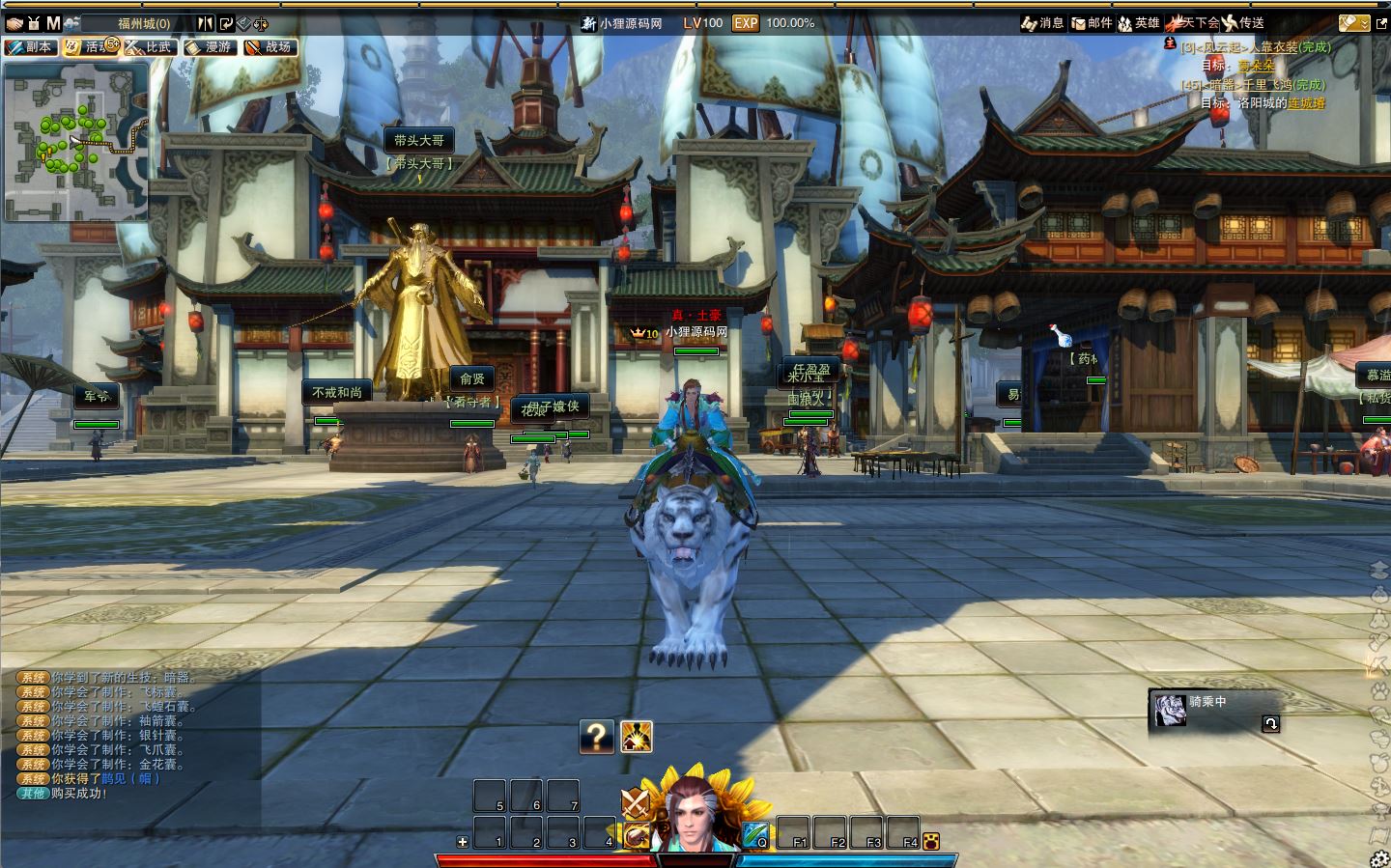Click the minimap of Fuzhou city
Image resolution: width=1391 pixels, height=868 pixels.
click(x=75, y=141)
